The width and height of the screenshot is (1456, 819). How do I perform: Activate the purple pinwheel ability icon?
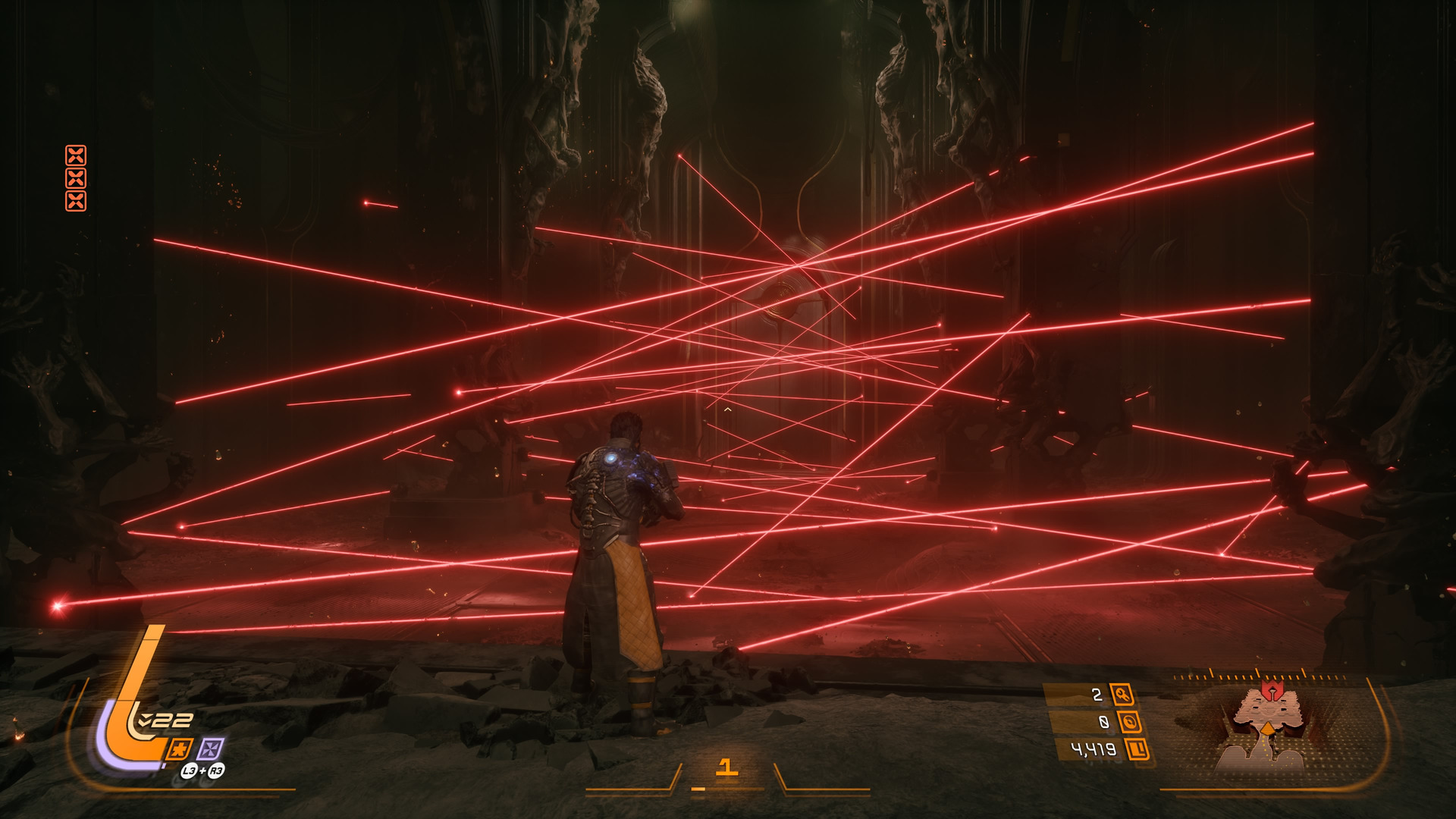click(211, 749)
